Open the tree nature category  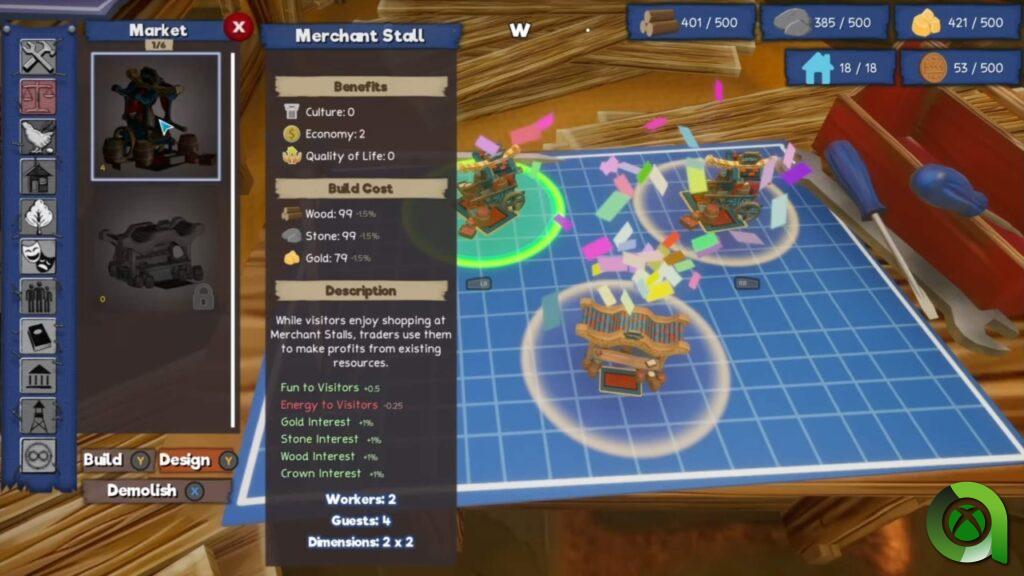click(x=38, y=216)
